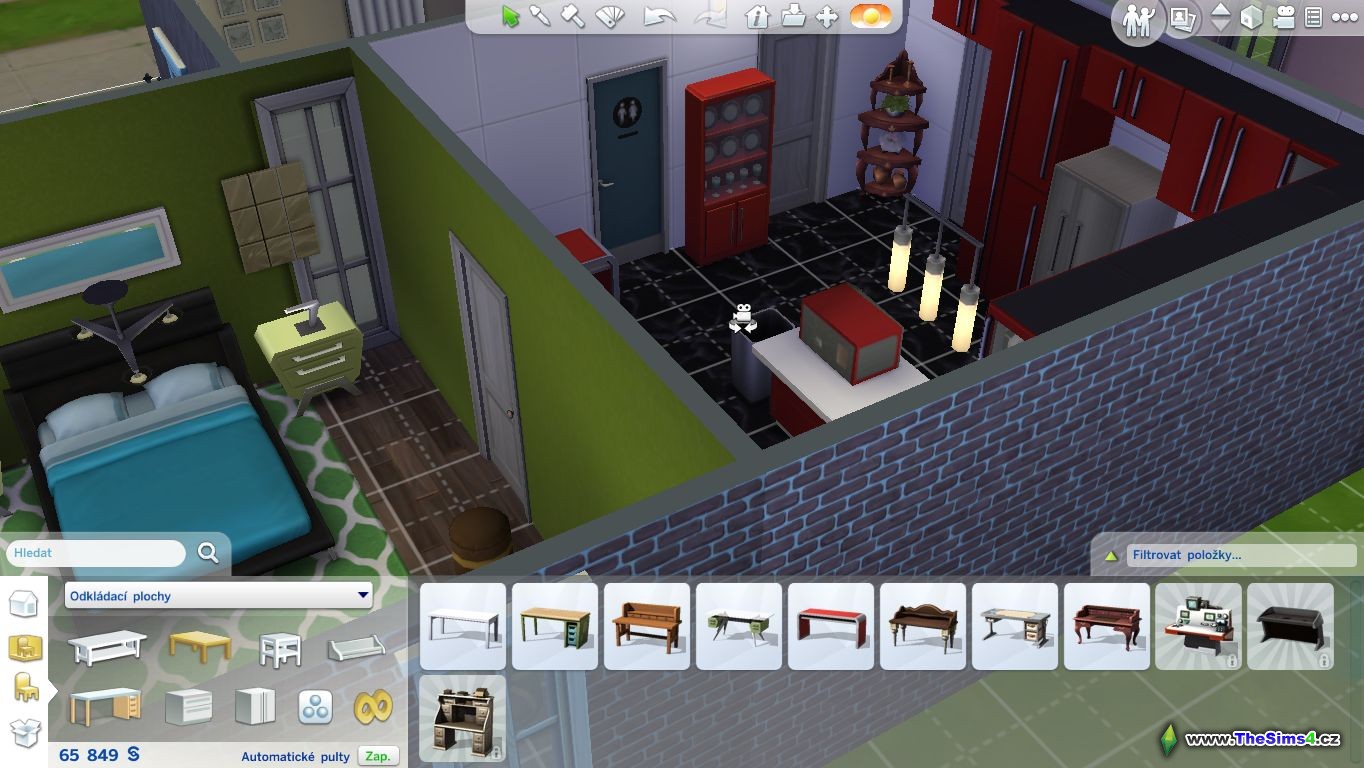Select the red desk thumbnail
This screenshot has height=768, width=1364.
[x=831, y=627]
